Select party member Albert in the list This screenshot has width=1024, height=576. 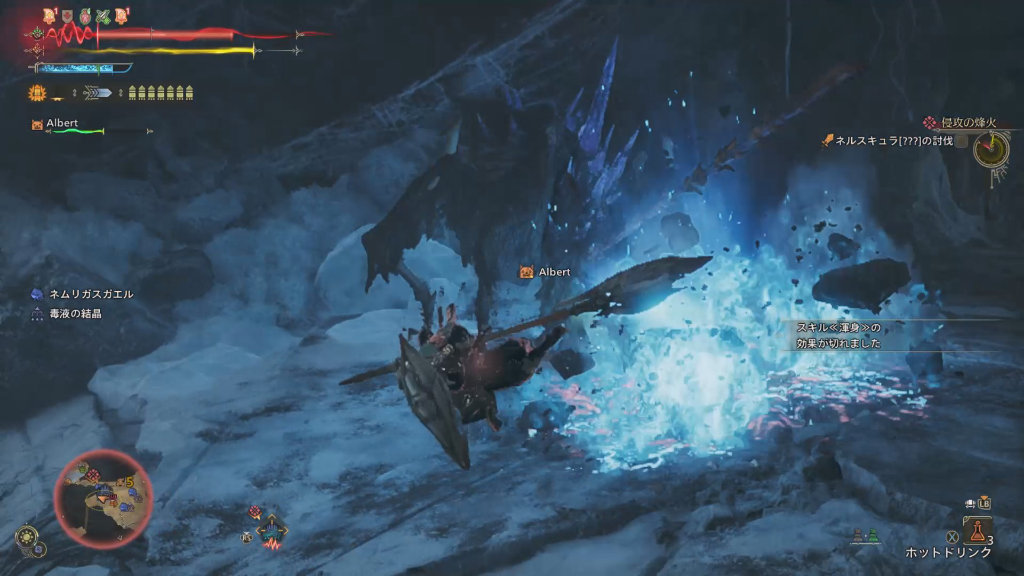point(62,123)
